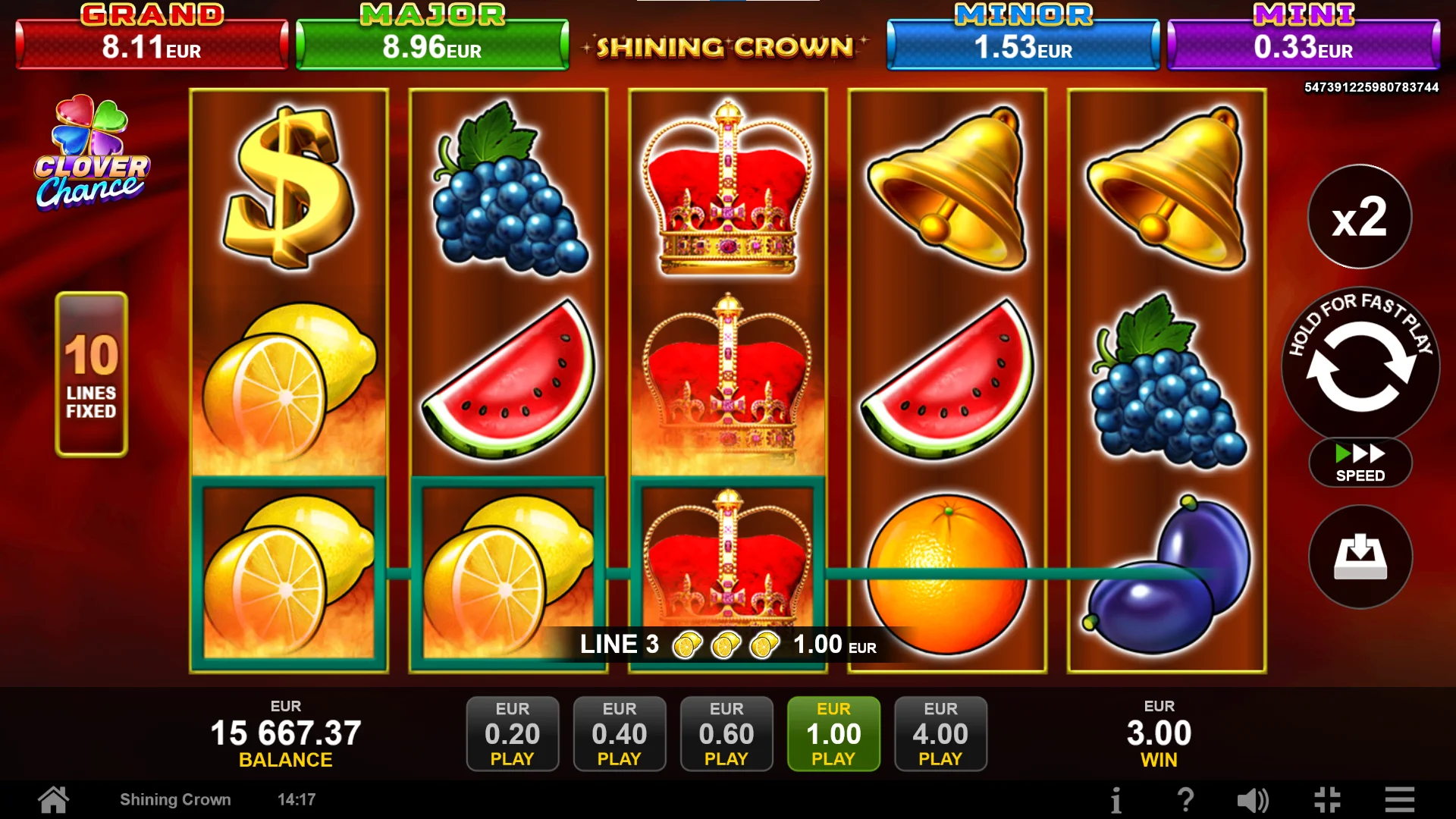Switch bet to 0.40 EUR
The width and height of the screenshot is (1456, 819).
[x=620, y=733]
